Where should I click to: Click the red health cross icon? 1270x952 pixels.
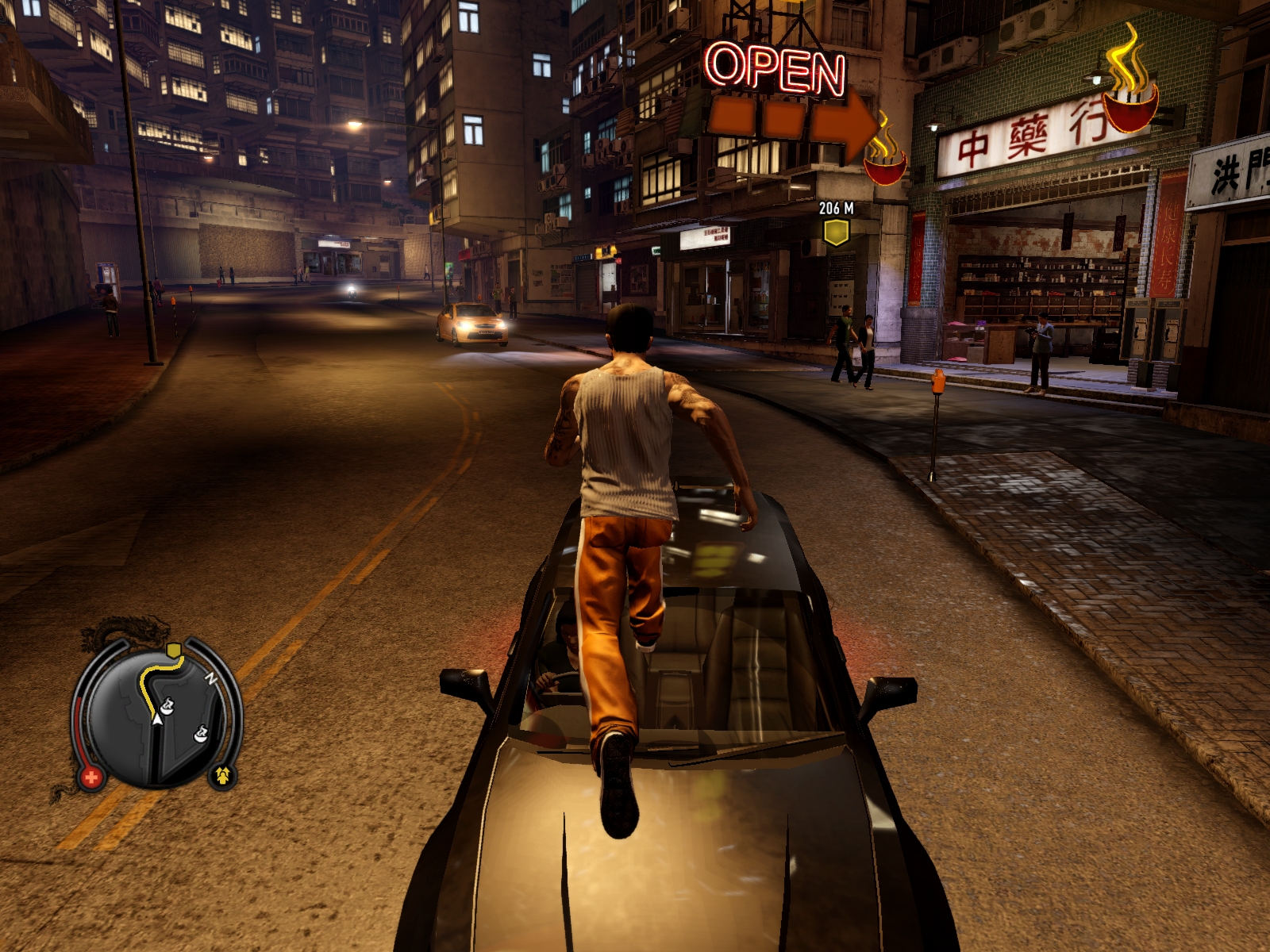(x=90, y=777)
